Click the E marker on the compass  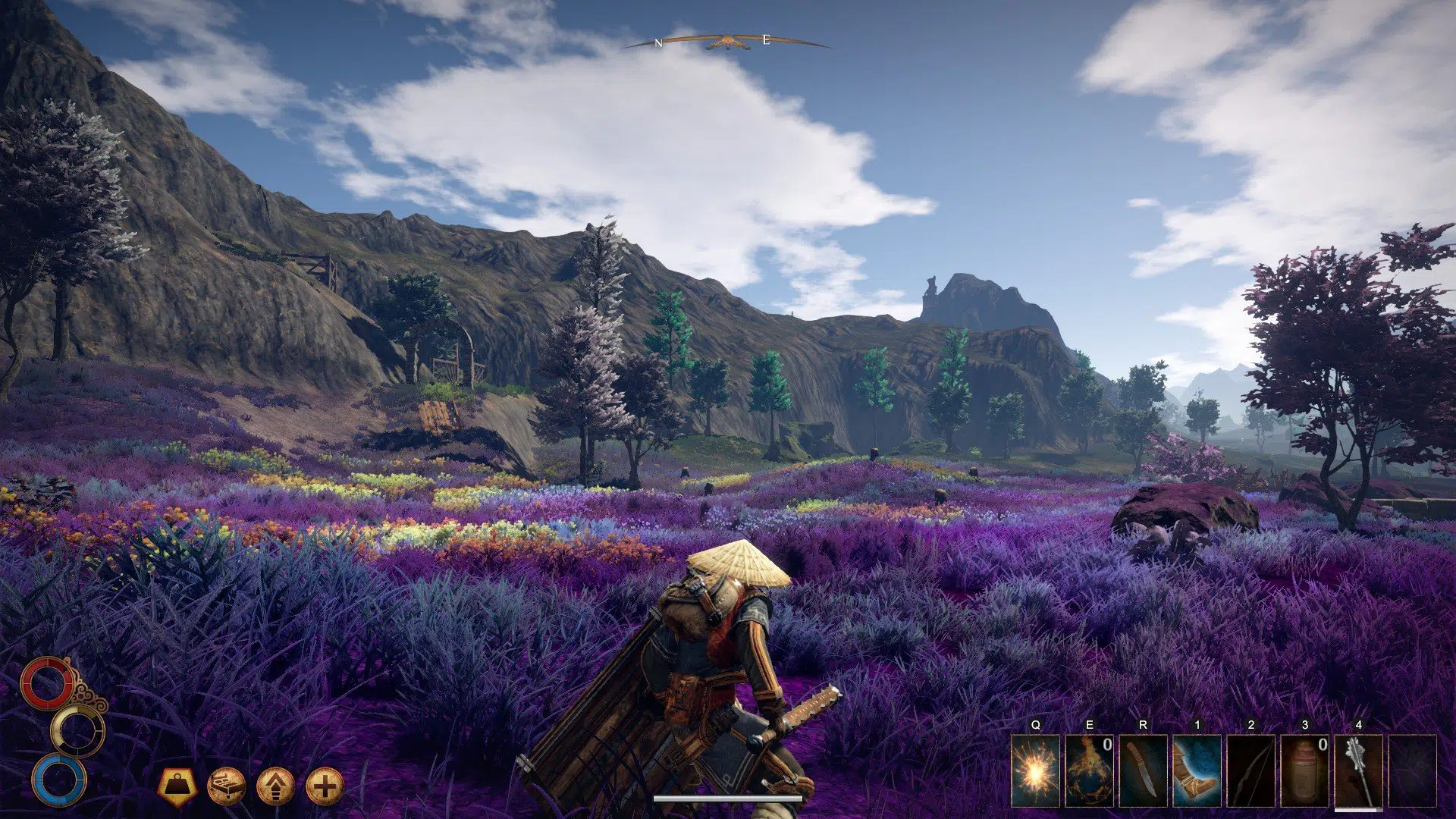[x=766, y=42]
